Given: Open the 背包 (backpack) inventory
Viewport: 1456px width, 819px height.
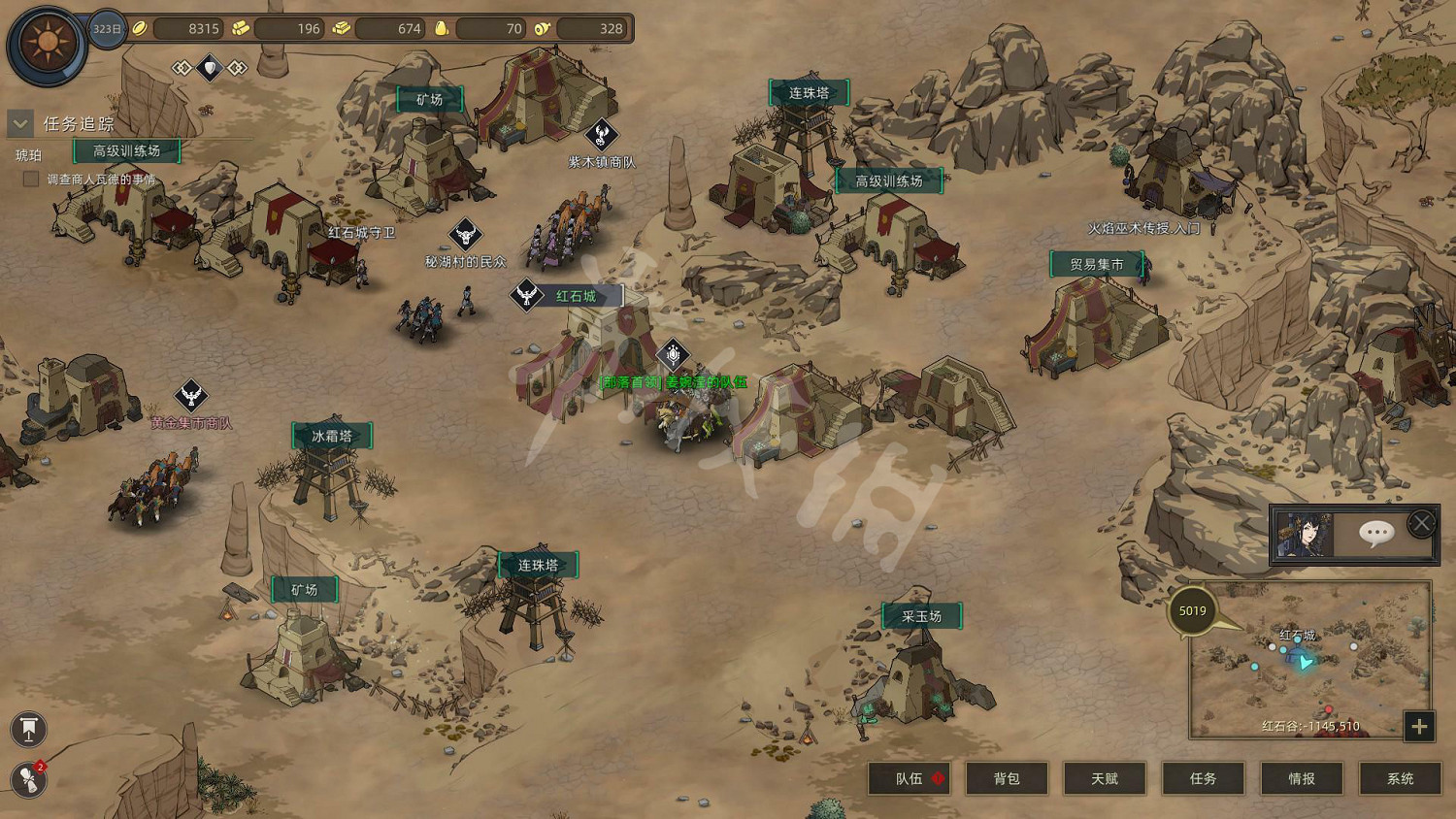Looking at the screenshot, I should point(1007,778).
